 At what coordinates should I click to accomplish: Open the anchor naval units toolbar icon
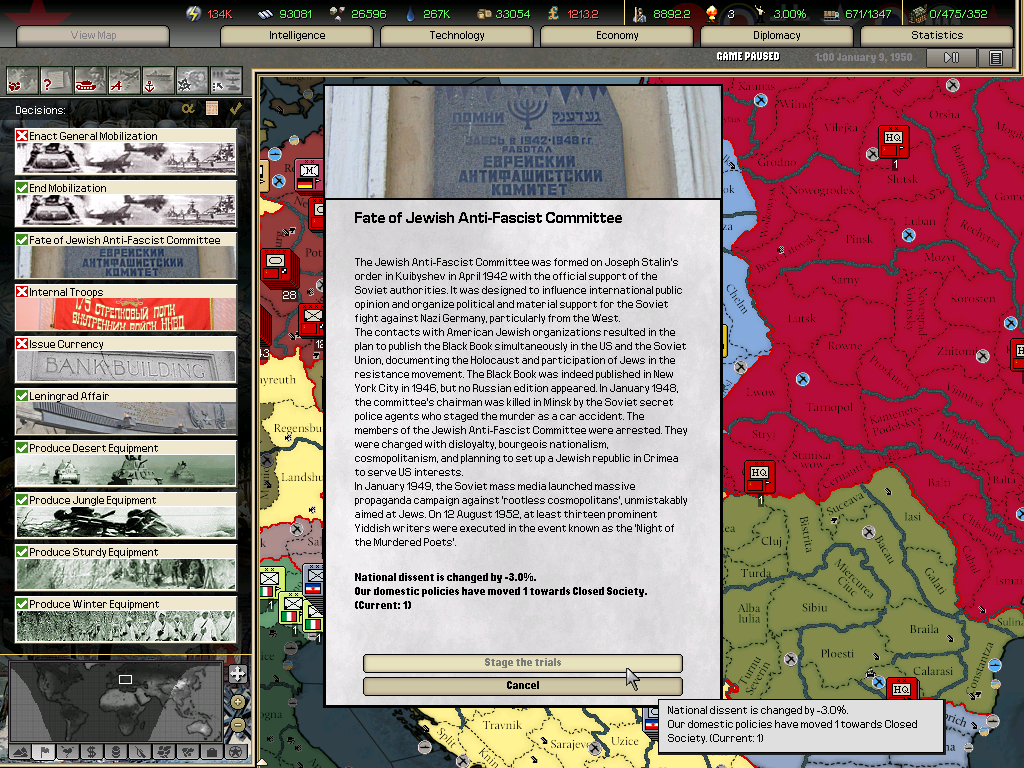click(x=158, y=79)
